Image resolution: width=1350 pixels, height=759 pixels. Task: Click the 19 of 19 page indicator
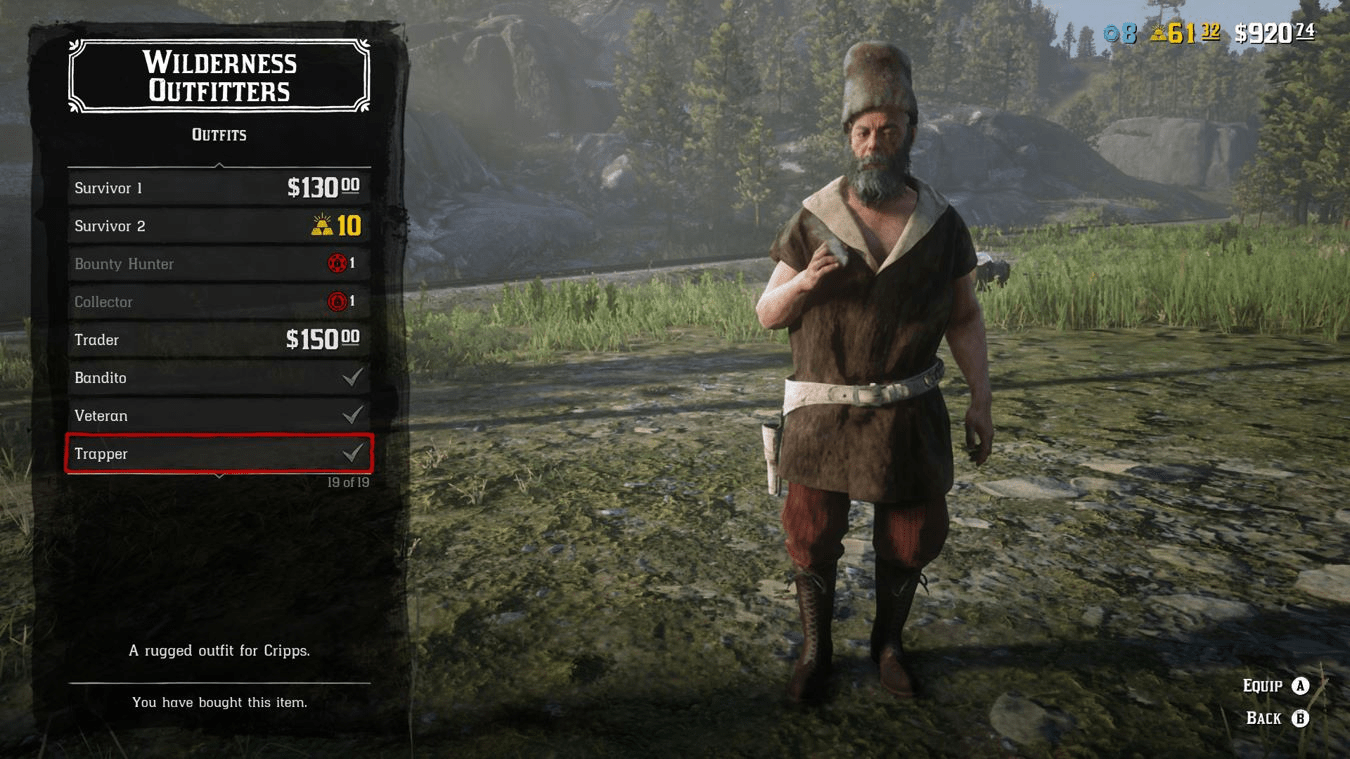click(347, 481)
